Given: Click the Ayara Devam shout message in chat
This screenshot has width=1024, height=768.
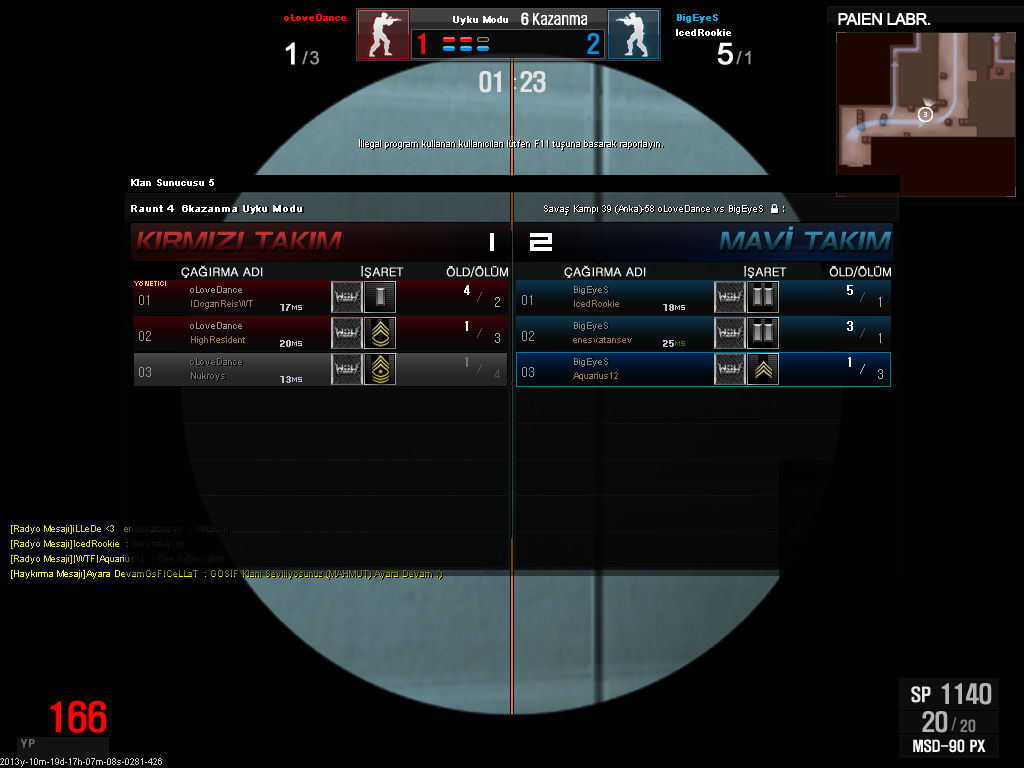Looking at the screenshot, I should pyautogui.click(x=226, y=575).
